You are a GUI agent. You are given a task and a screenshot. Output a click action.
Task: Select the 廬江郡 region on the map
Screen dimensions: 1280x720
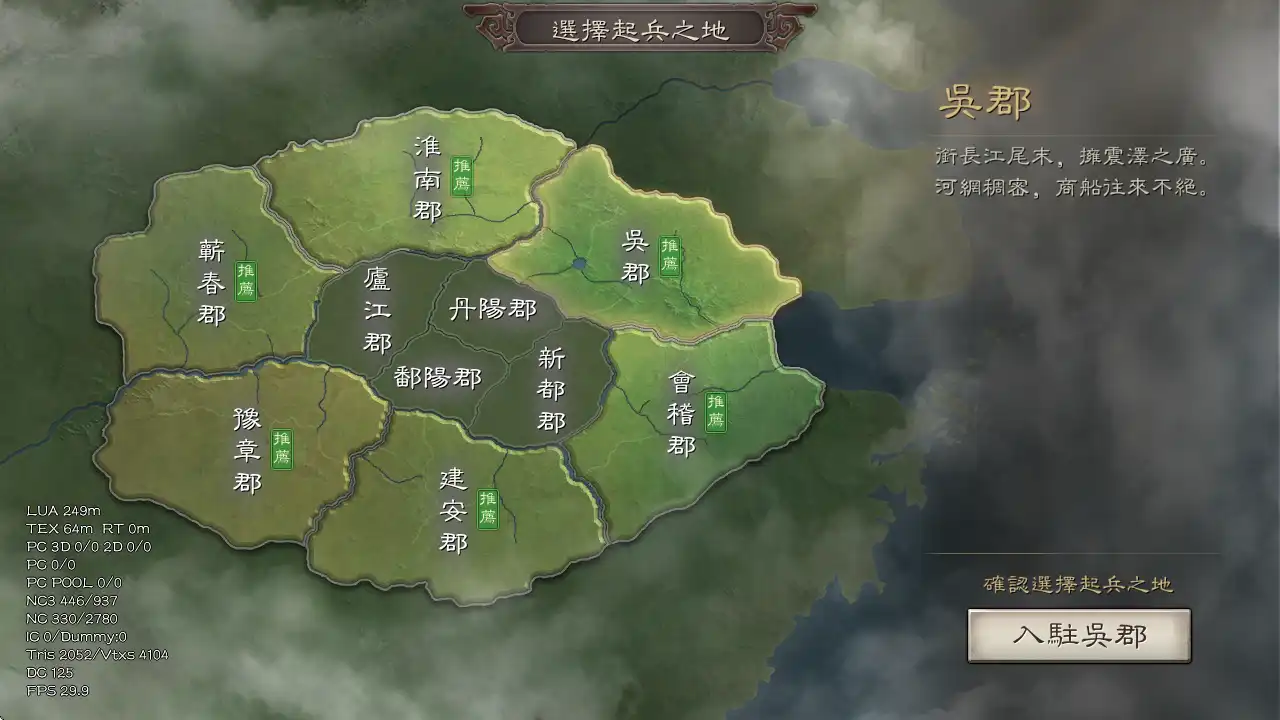pyautogui.click(x=375, y=310)
